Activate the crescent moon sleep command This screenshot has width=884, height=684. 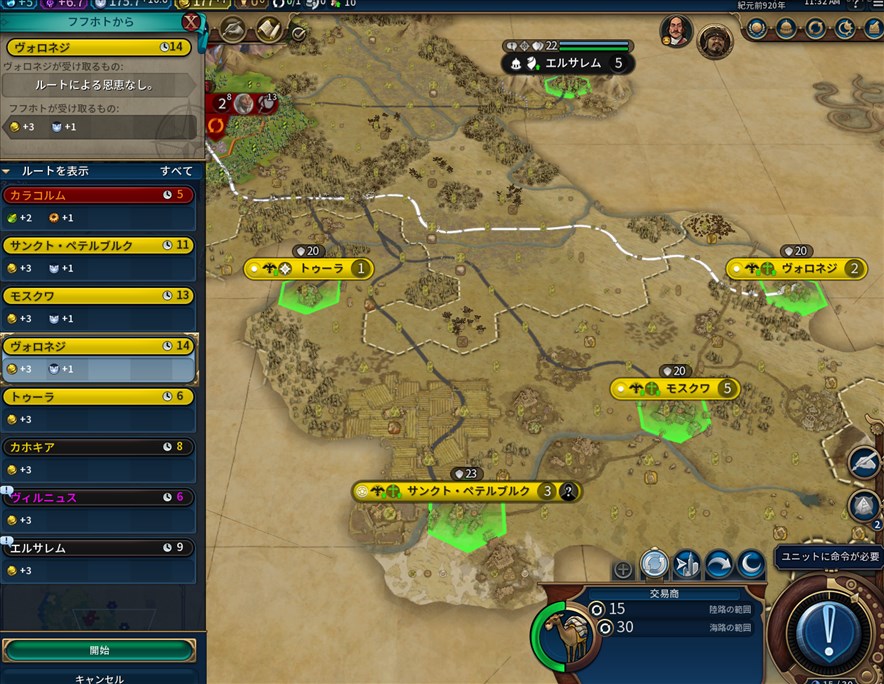click(751, 565)
